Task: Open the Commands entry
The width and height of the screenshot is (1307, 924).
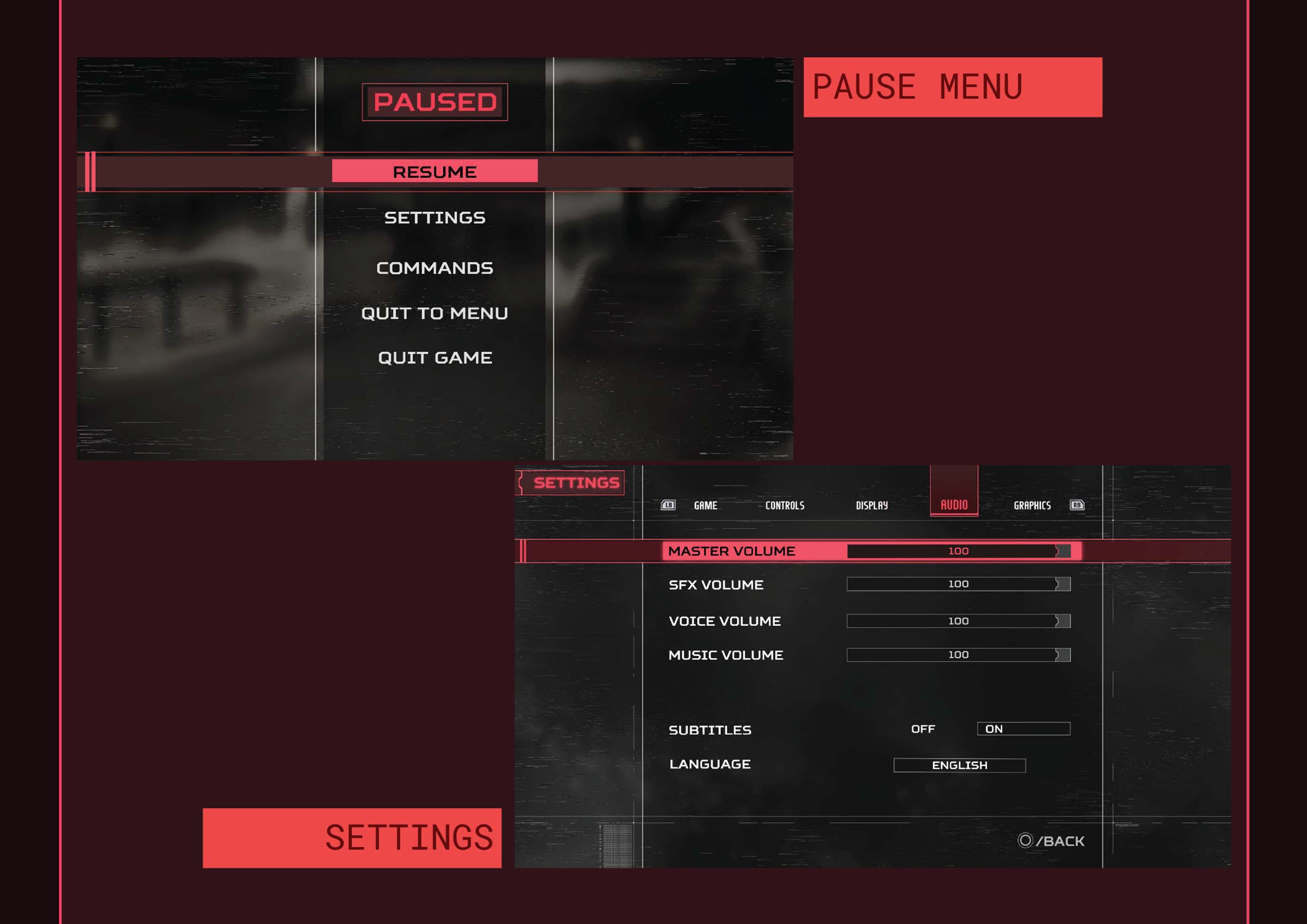Action: [434, 268]
